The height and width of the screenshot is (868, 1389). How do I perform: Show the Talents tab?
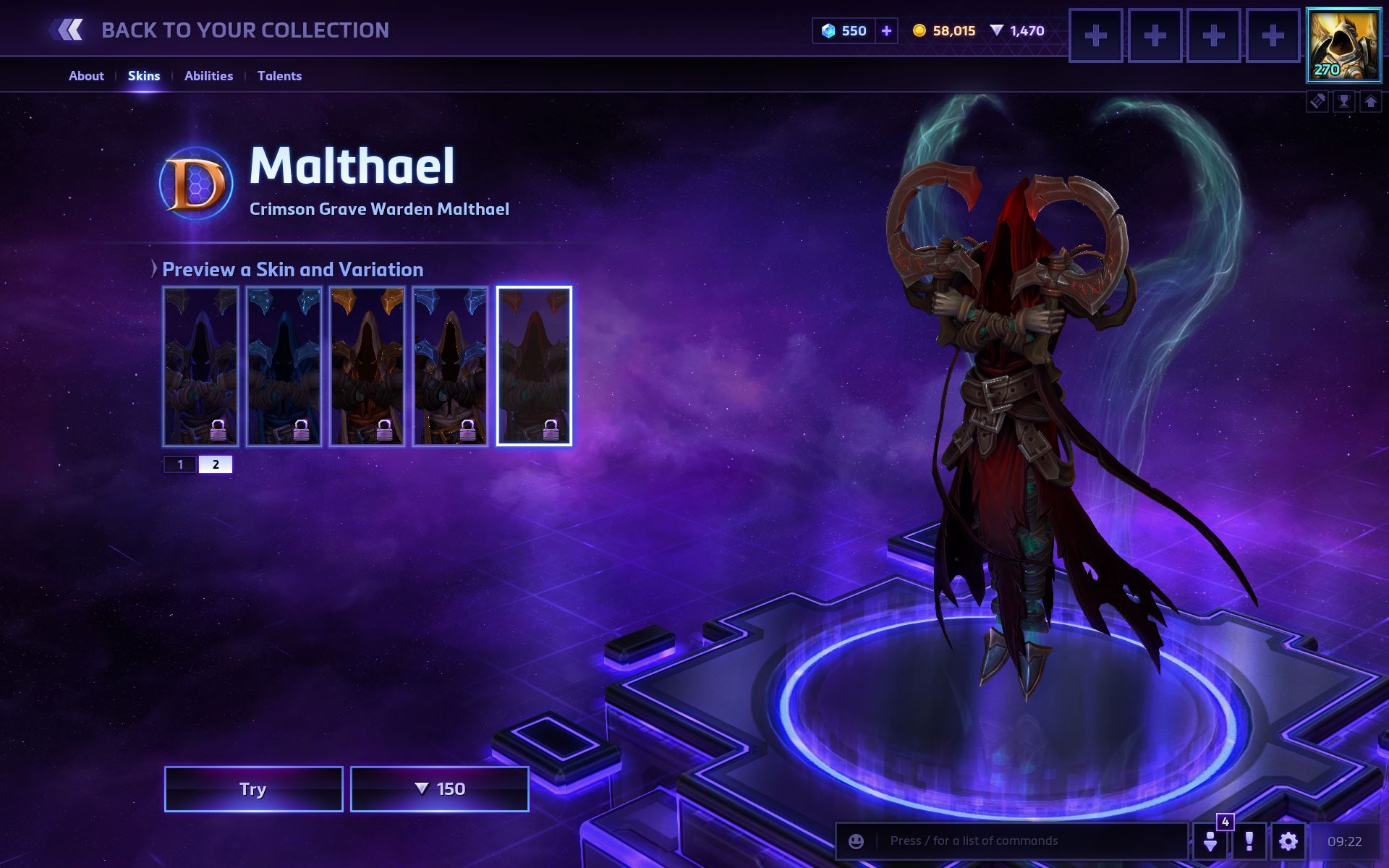click(279, 76)
